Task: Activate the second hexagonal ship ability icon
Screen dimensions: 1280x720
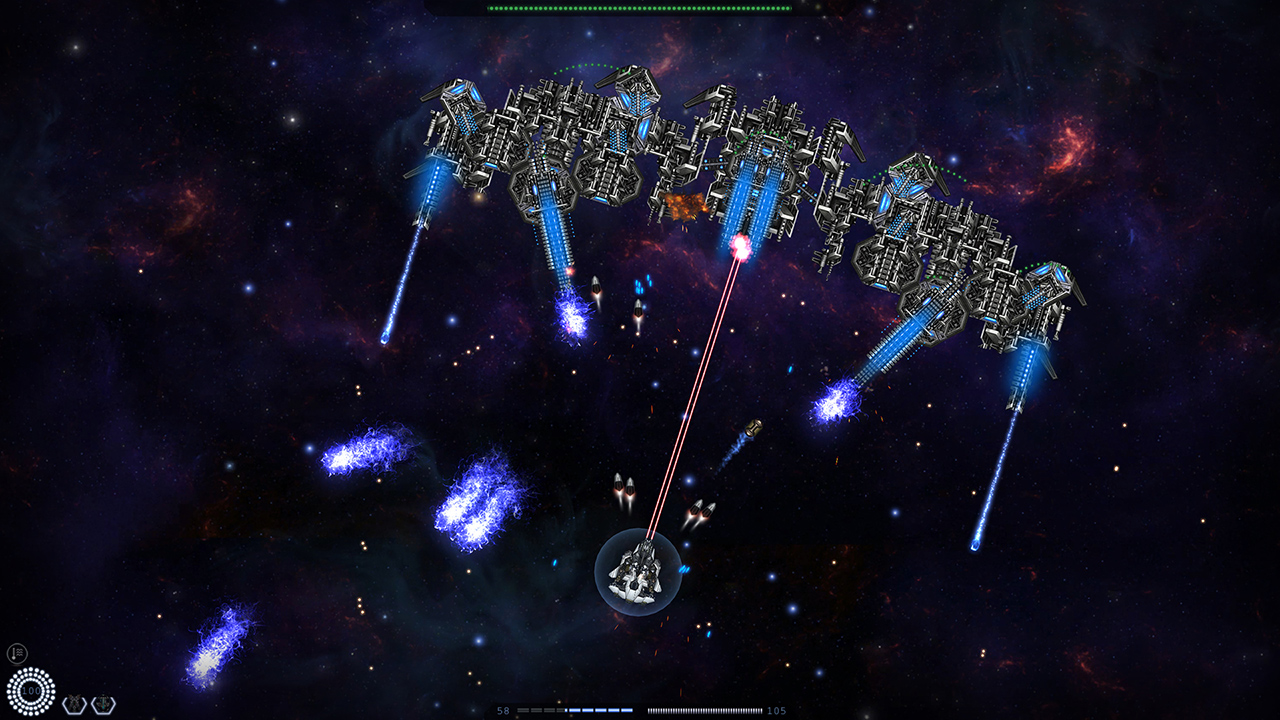Action: (102, 703)
